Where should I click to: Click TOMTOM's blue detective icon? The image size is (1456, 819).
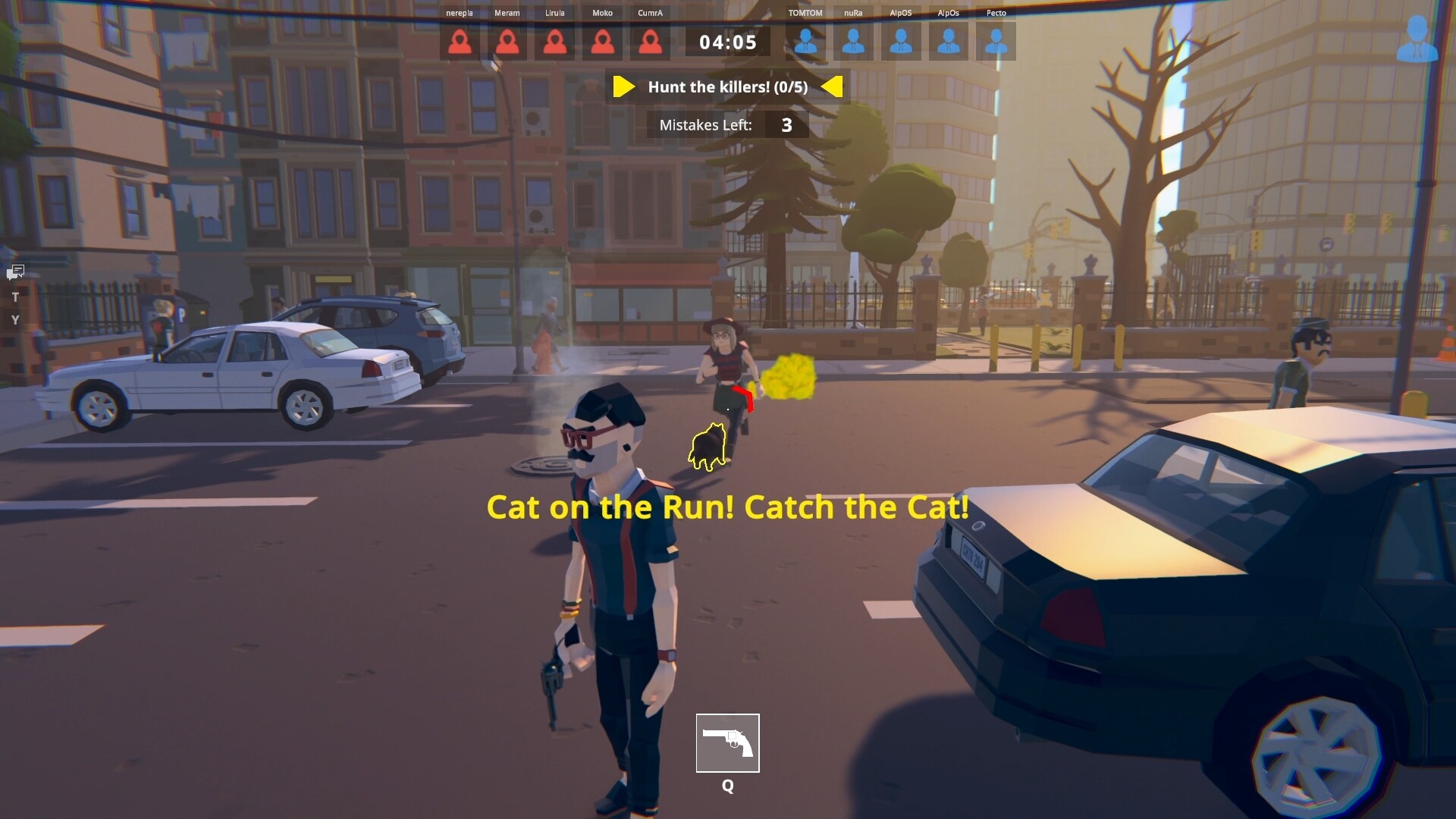tap(805, 42)
